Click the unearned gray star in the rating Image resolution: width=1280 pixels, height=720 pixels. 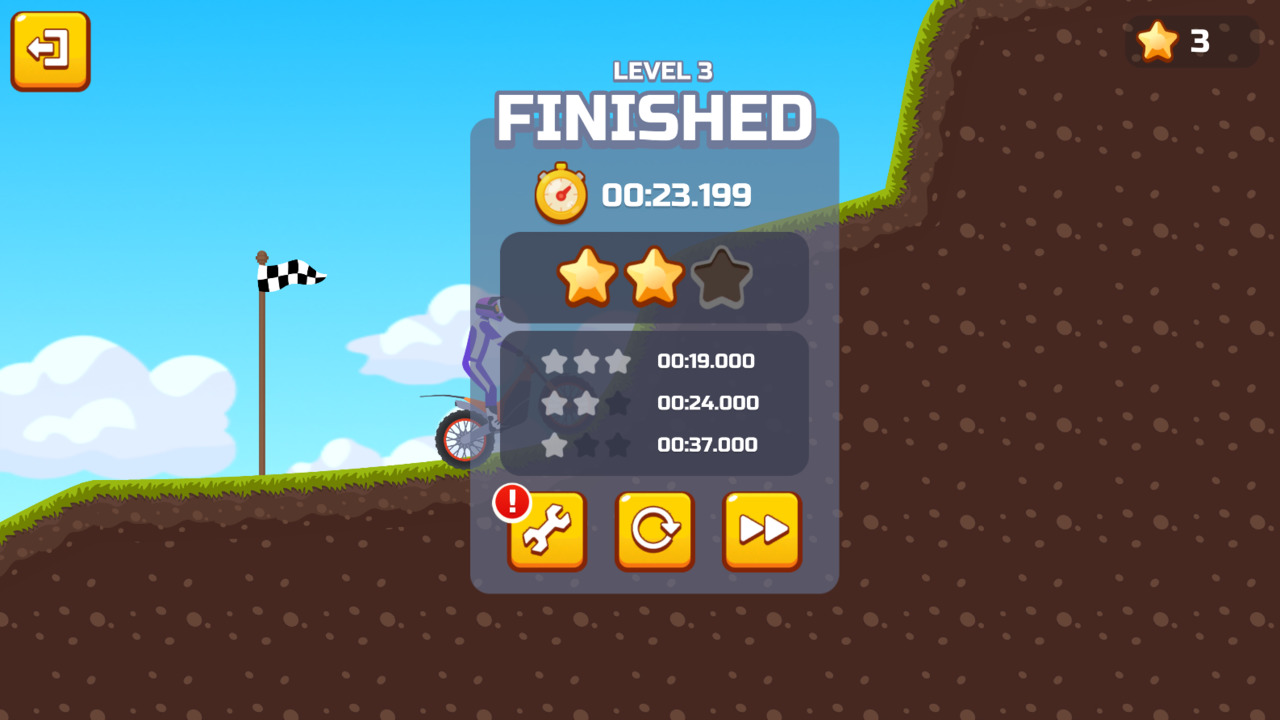pos(722,277)
